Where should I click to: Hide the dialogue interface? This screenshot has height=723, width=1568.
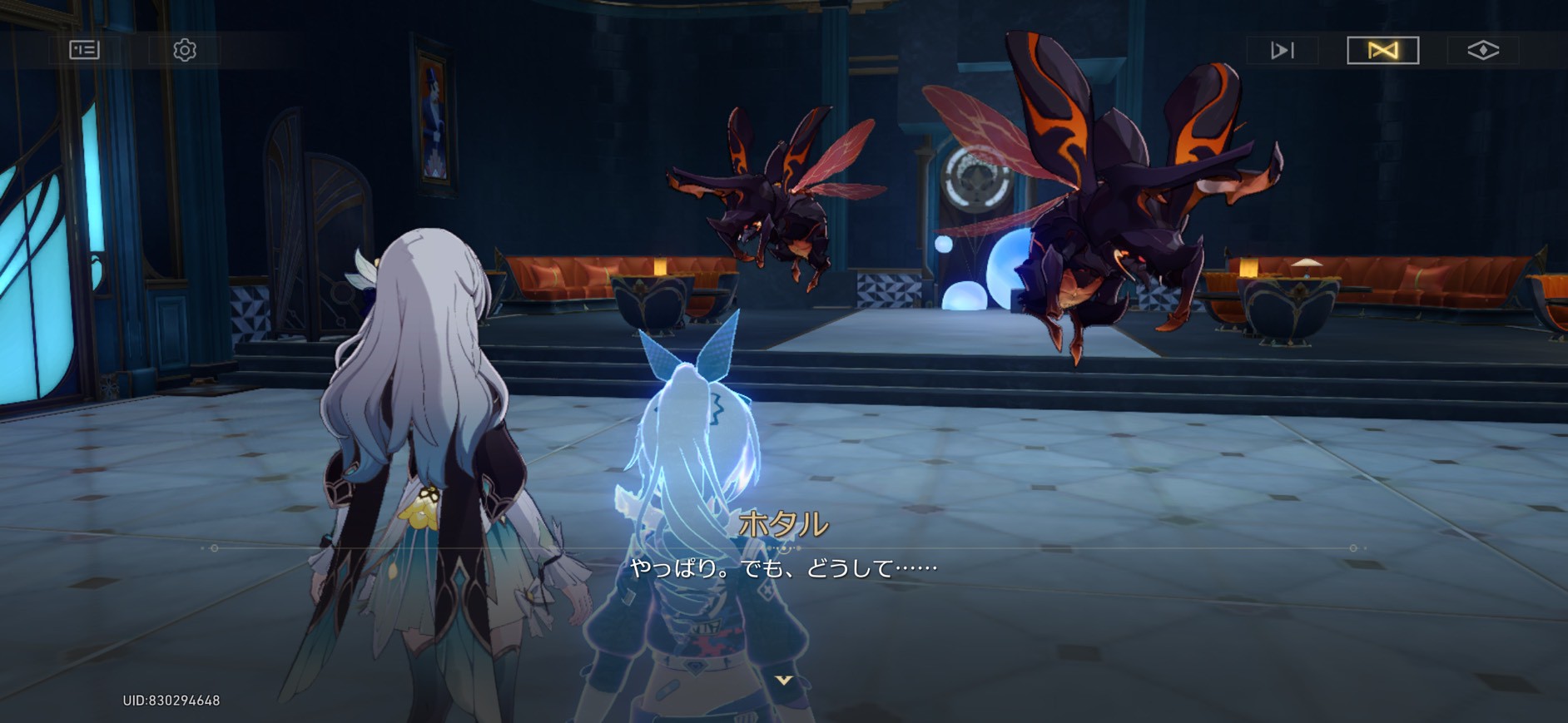point(1482,51)
